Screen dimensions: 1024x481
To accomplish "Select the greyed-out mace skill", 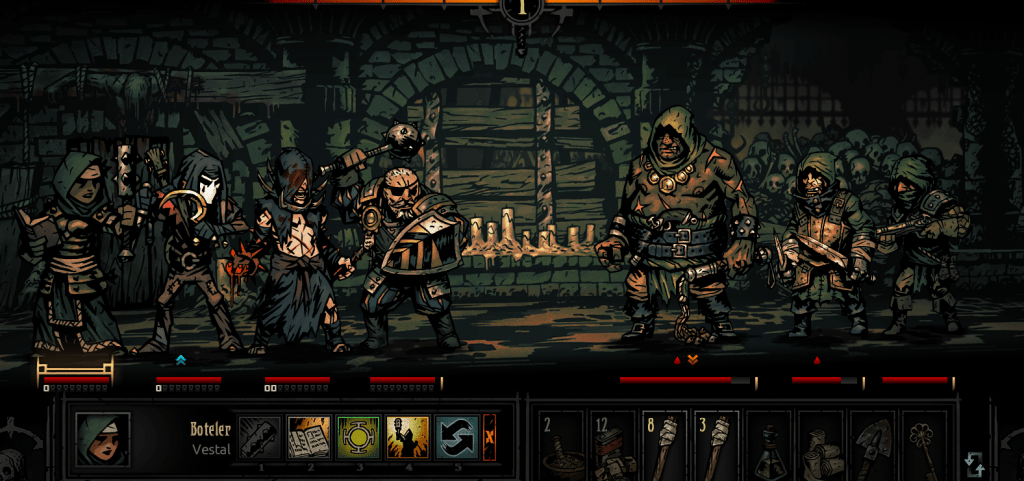I will pyautogui.click(x=260, y=438).
